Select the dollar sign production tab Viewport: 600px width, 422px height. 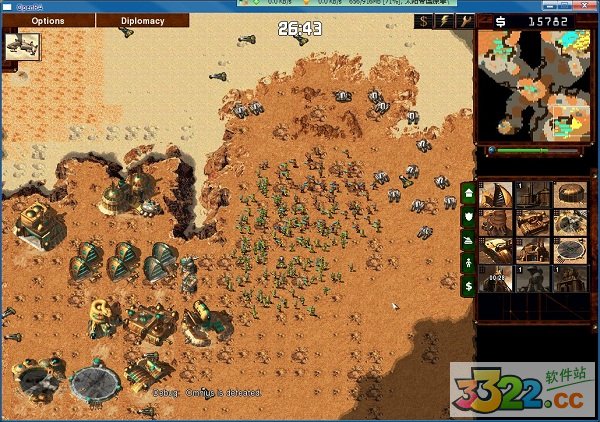pyautogui.click(x=467, y=287)
